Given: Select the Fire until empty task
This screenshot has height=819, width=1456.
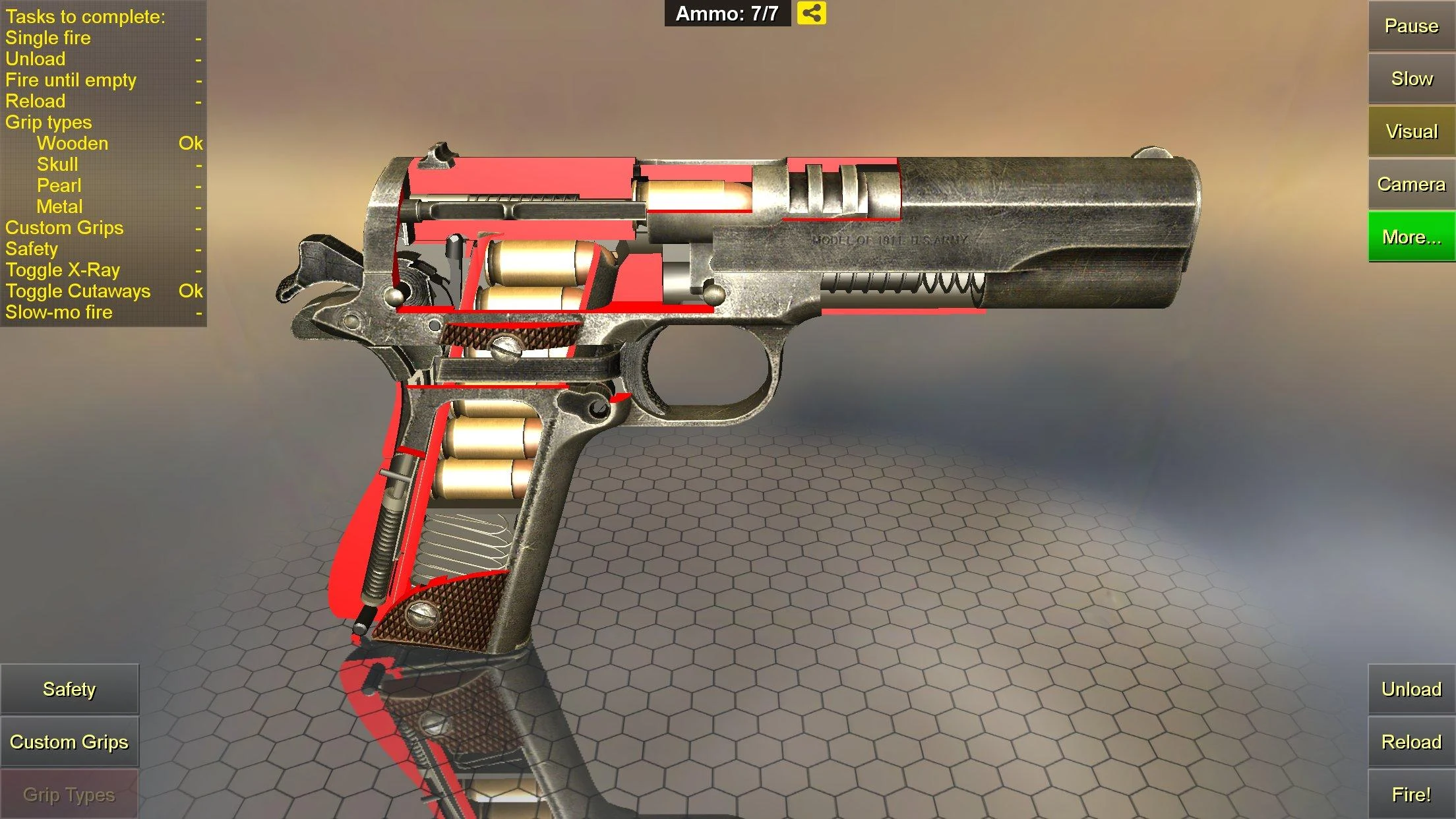Looking at the screenshot, I should tap(71, 80).
